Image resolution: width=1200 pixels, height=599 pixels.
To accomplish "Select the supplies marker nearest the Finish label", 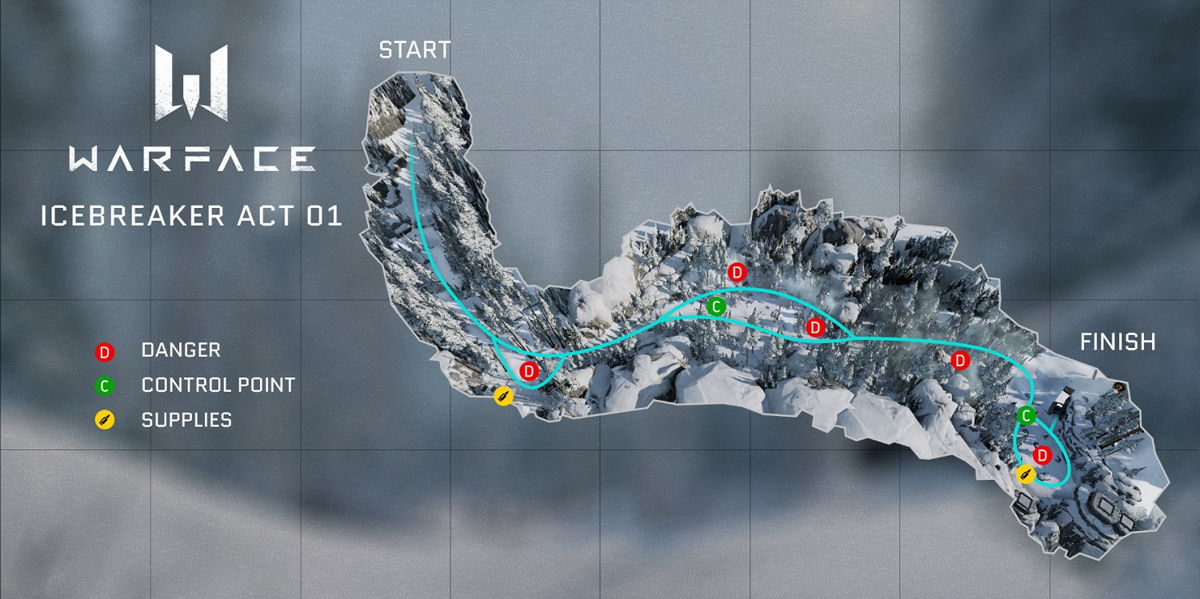I will [1025, 474].
